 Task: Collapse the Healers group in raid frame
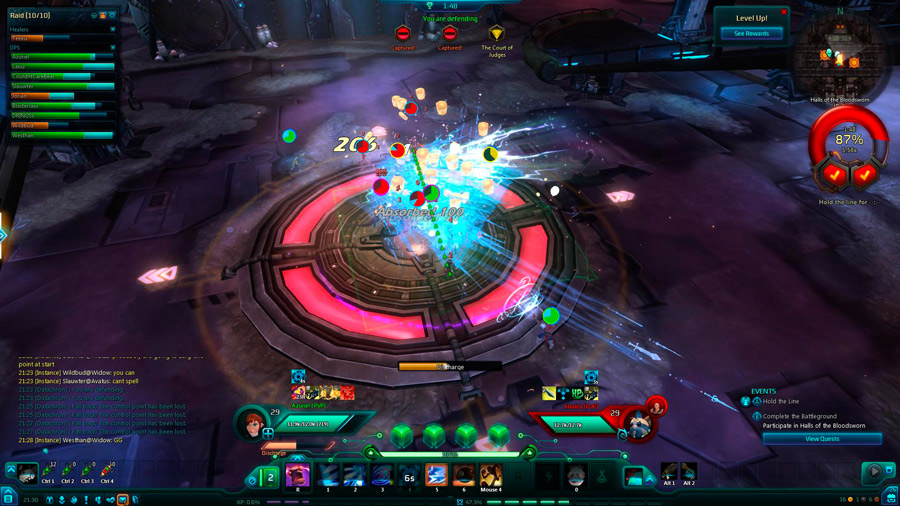pos(112,30)
